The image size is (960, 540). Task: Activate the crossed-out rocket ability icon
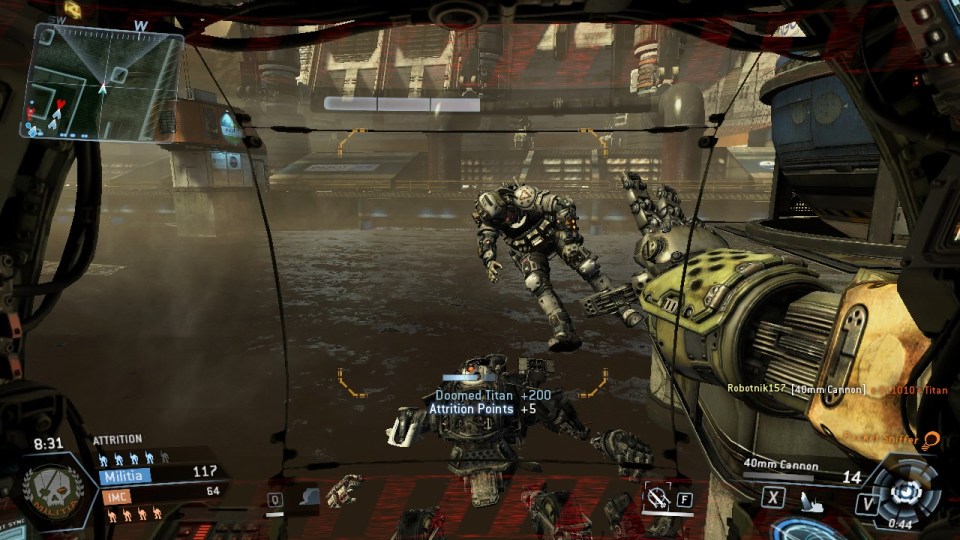pyautogui.click(x=656, y=495)
